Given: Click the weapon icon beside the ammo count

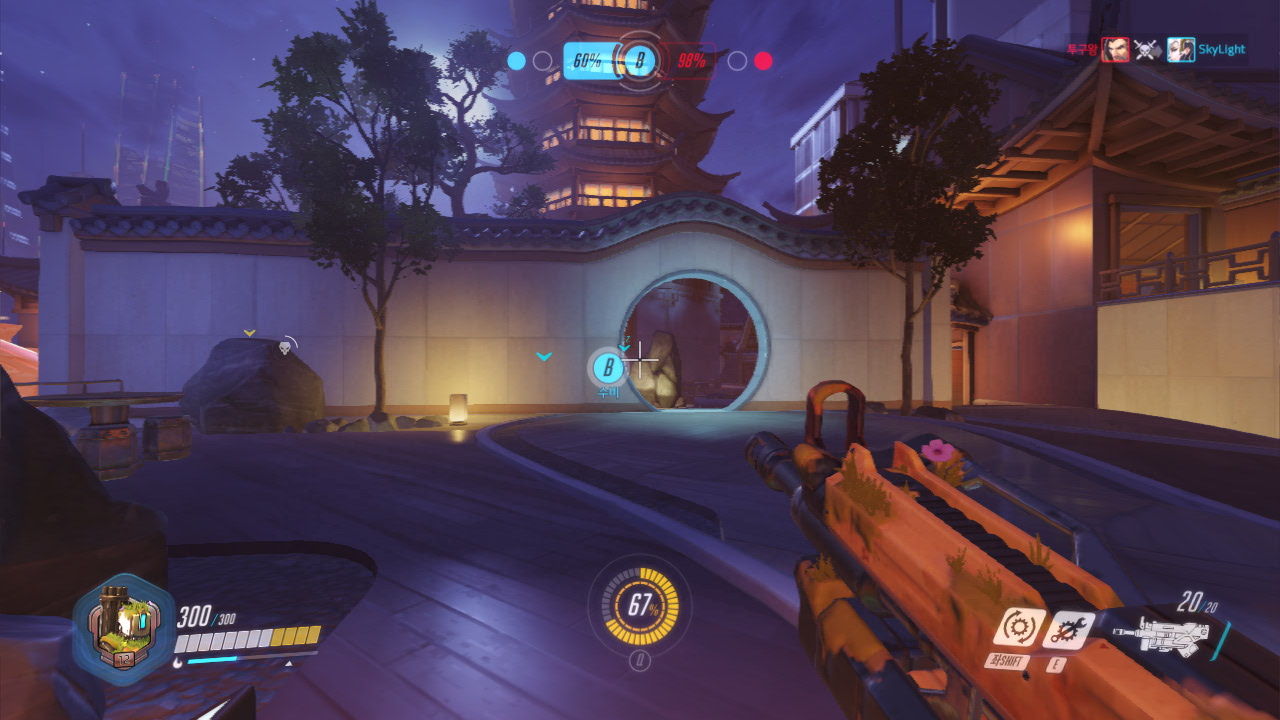Looking at the screenshot, I should [1160, 636].
